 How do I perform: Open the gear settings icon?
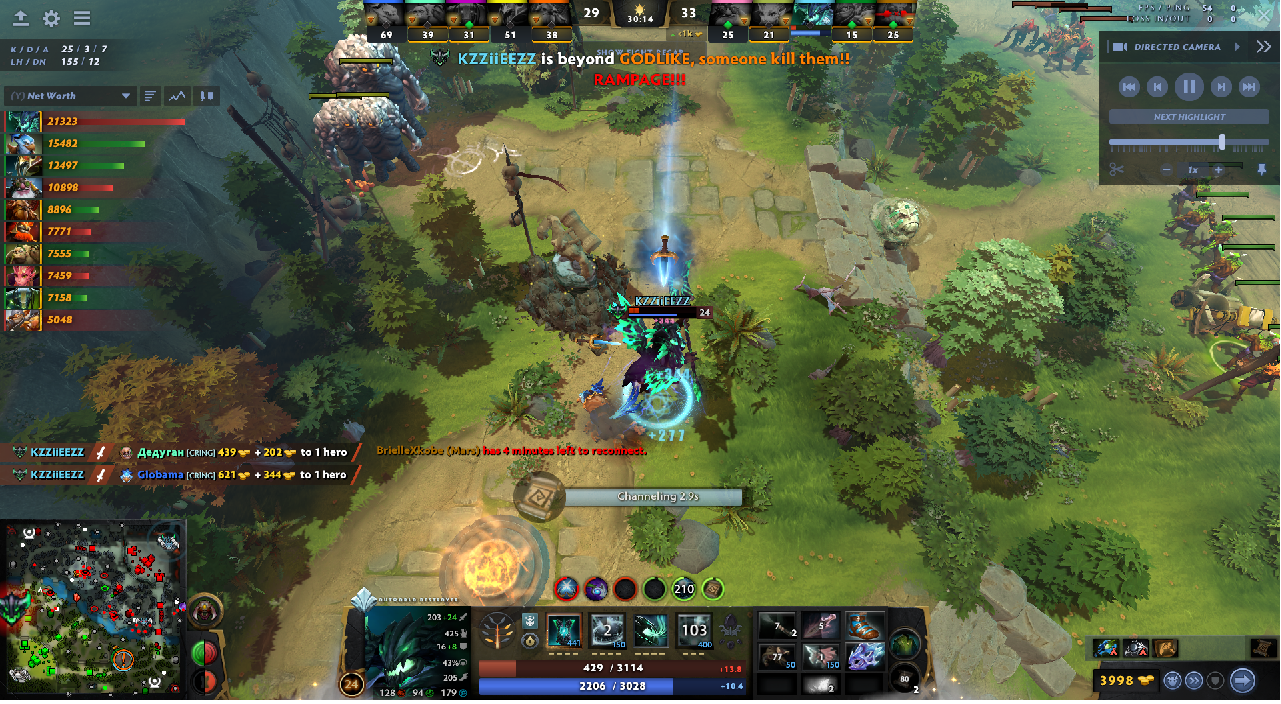click(x=51, y=19)
